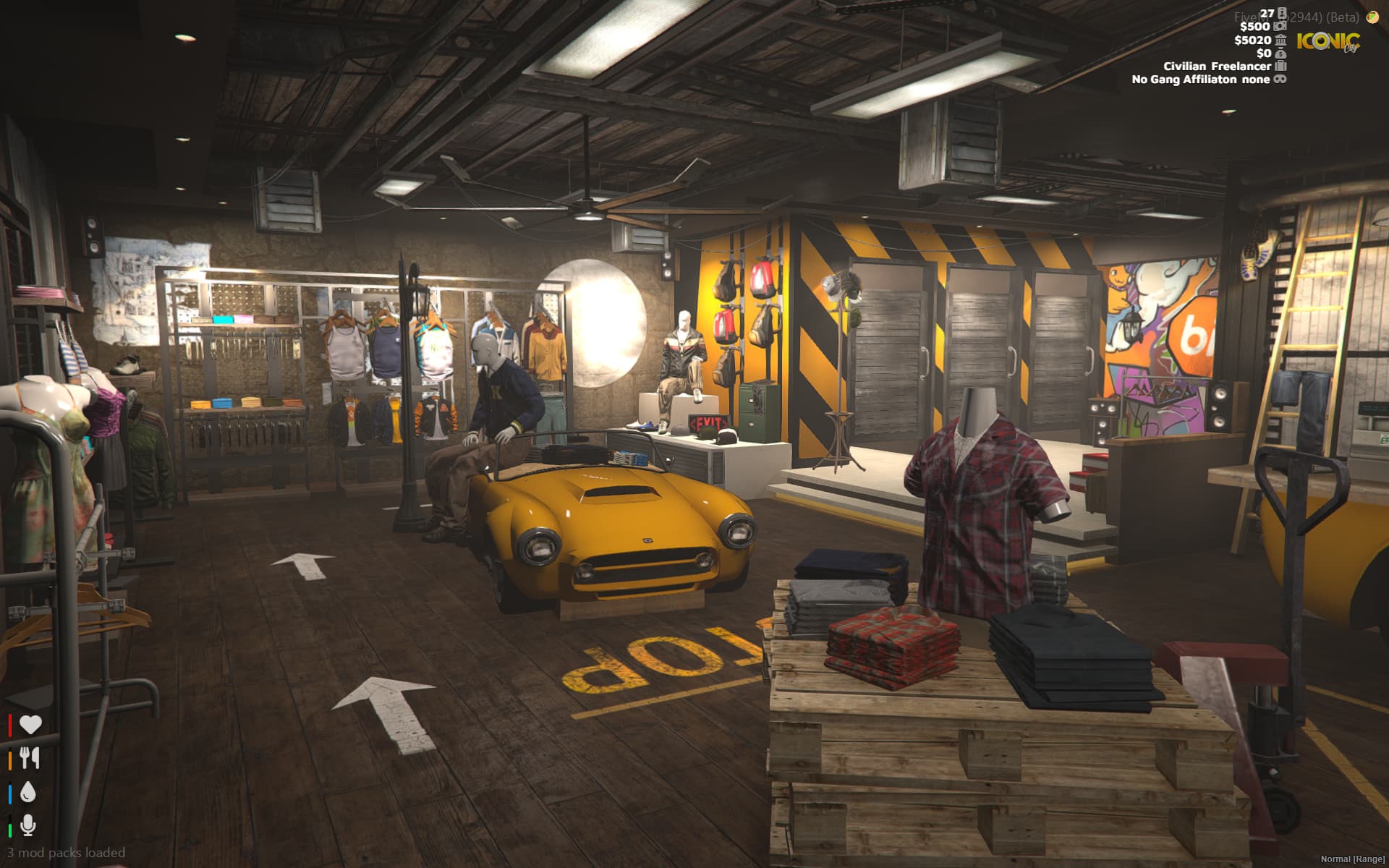Click the red health bar segment

10,725
